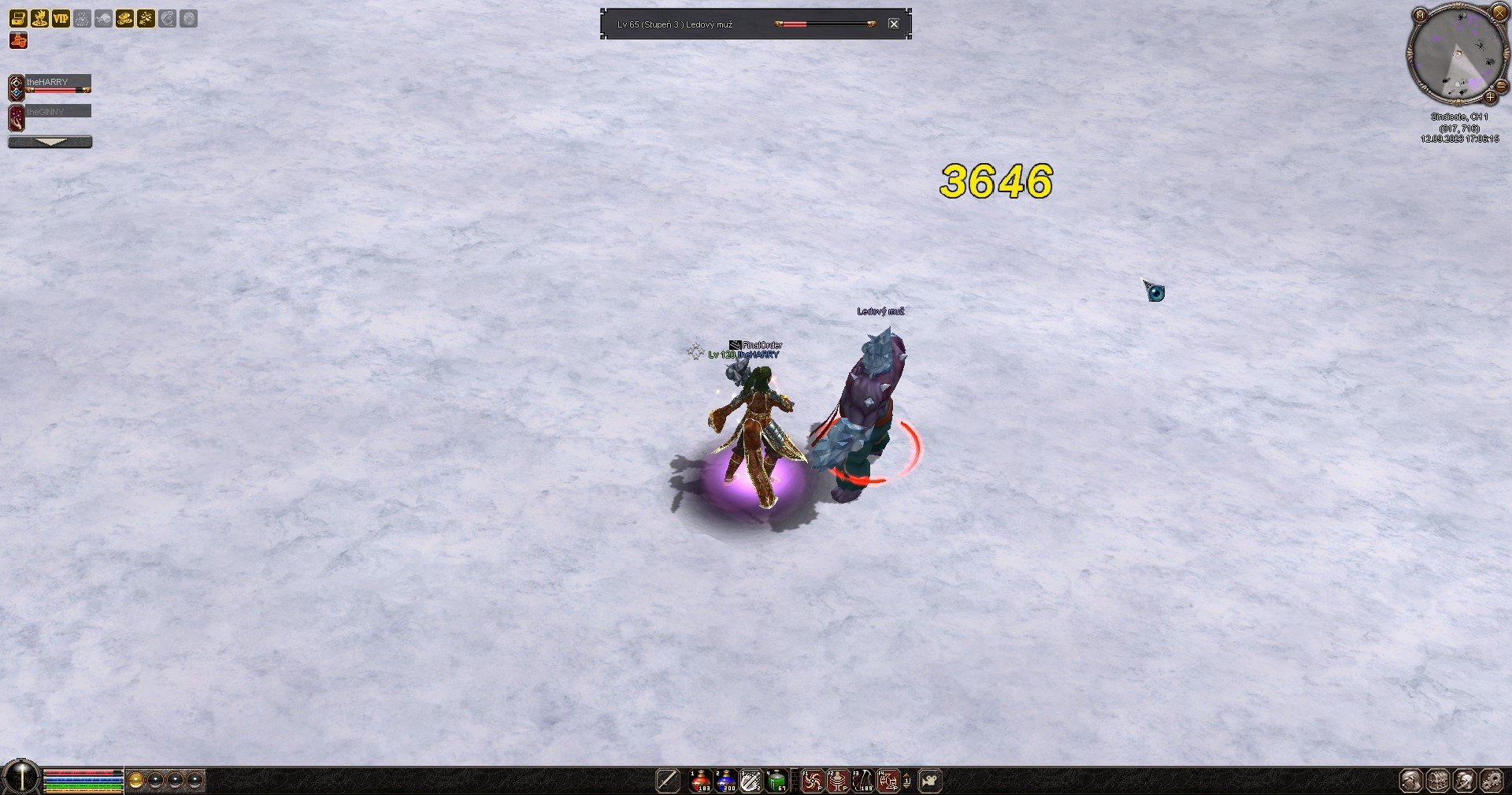Activate the F4 skill icon

[x=888, y=781]
